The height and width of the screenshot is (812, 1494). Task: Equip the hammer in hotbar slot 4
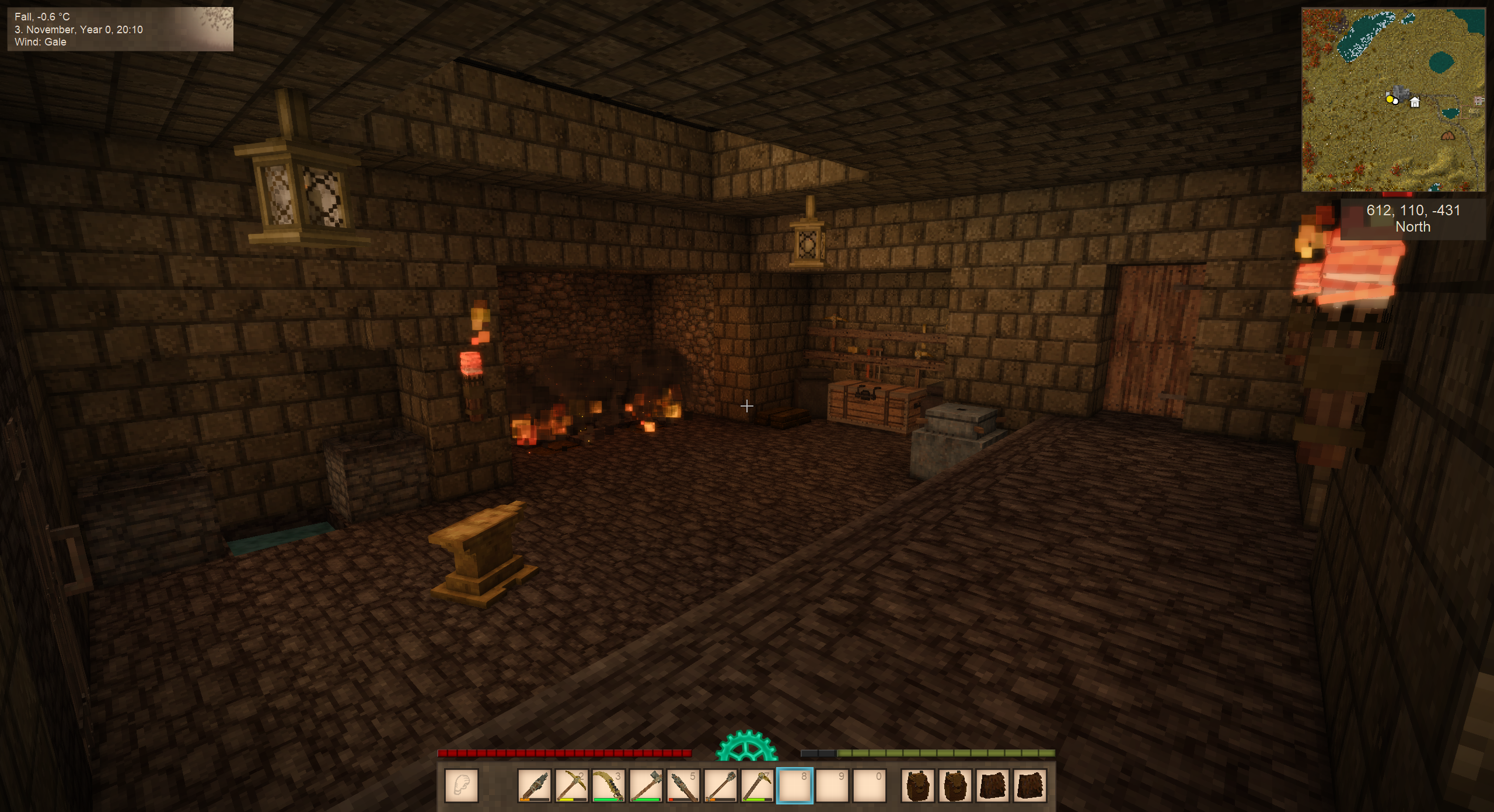tap(645, 785)
